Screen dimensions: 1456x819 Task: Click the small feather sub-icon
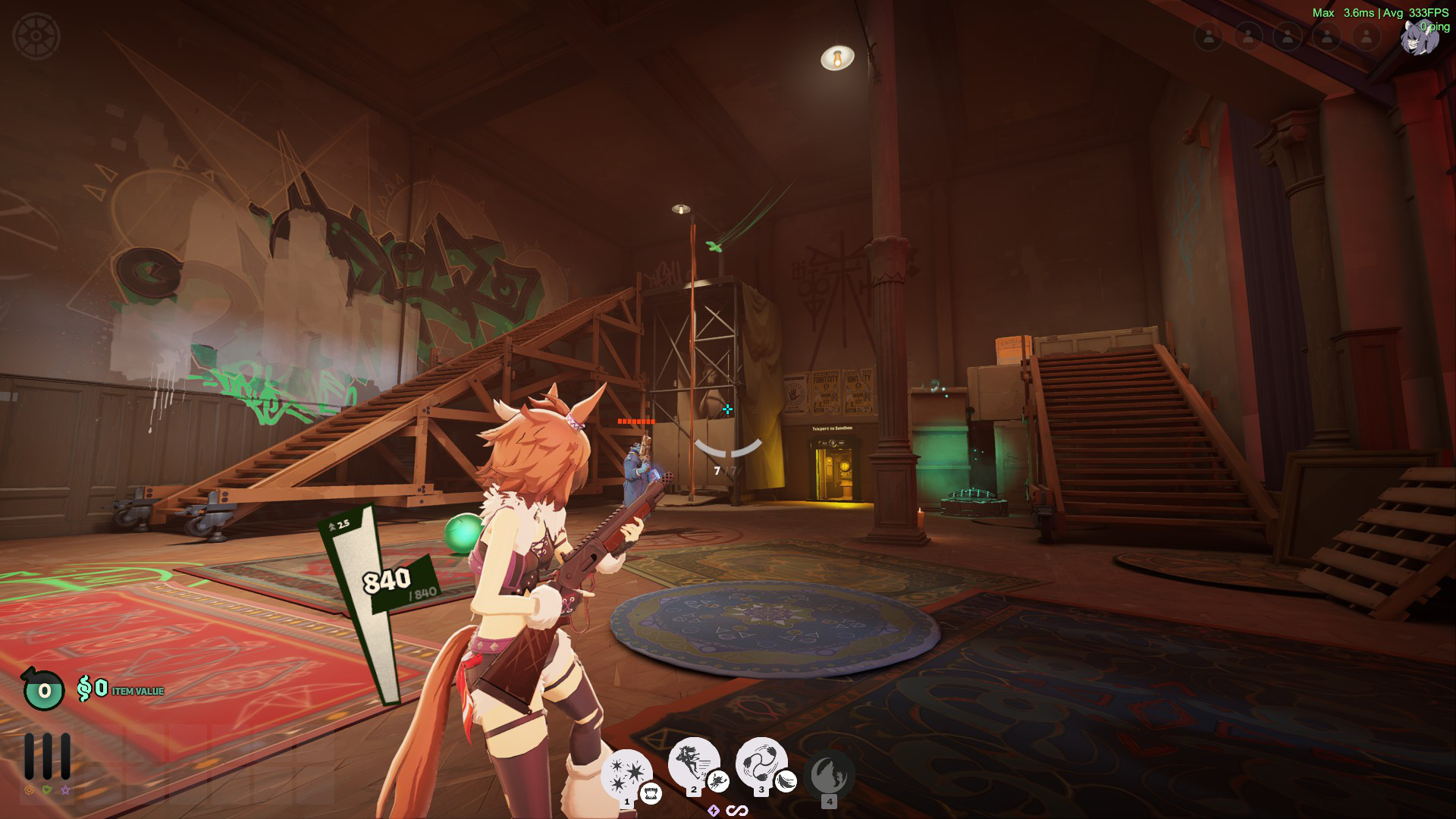(786, 781)
